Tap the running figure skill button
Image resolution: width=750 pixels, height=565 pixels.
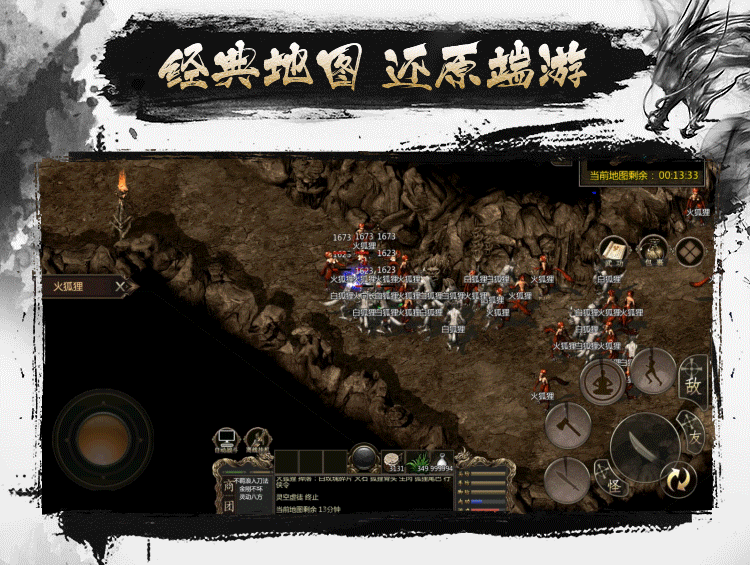653,372
